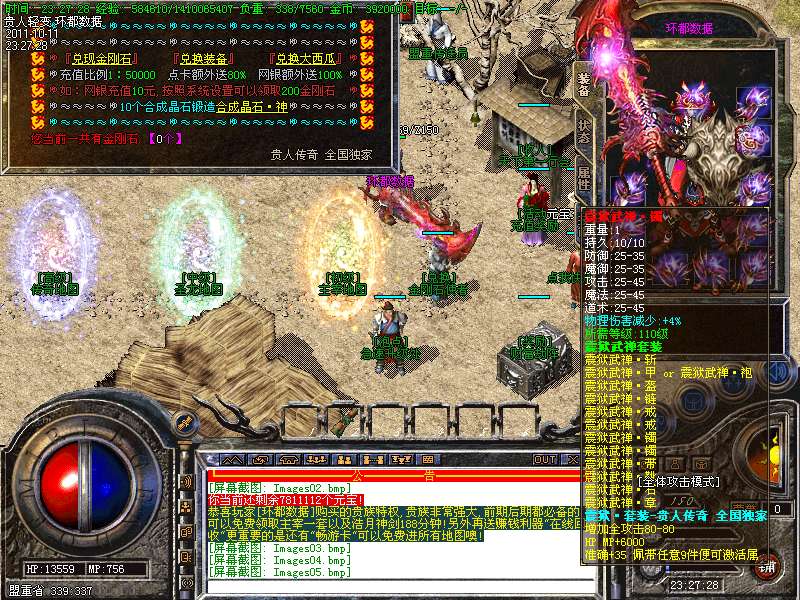Switch to the 装备 equipment tab

[583, 83]
